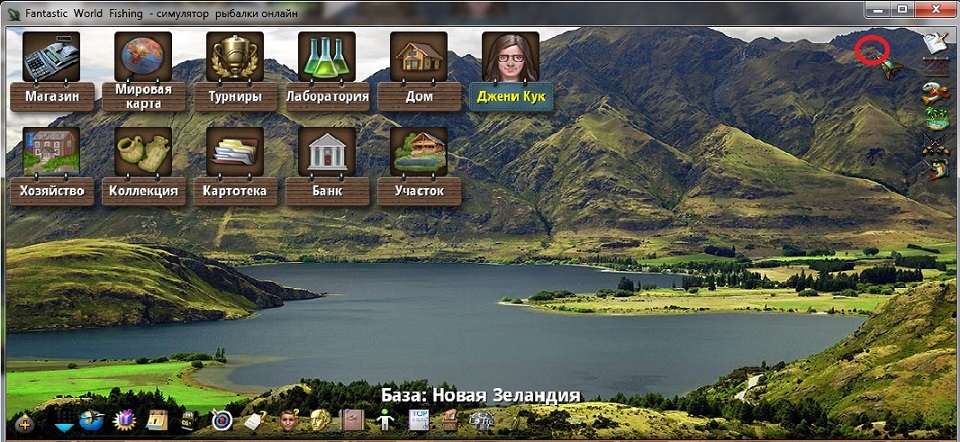
Task: Open the crossed fishing rods icon
Action: tap(936, 146)
